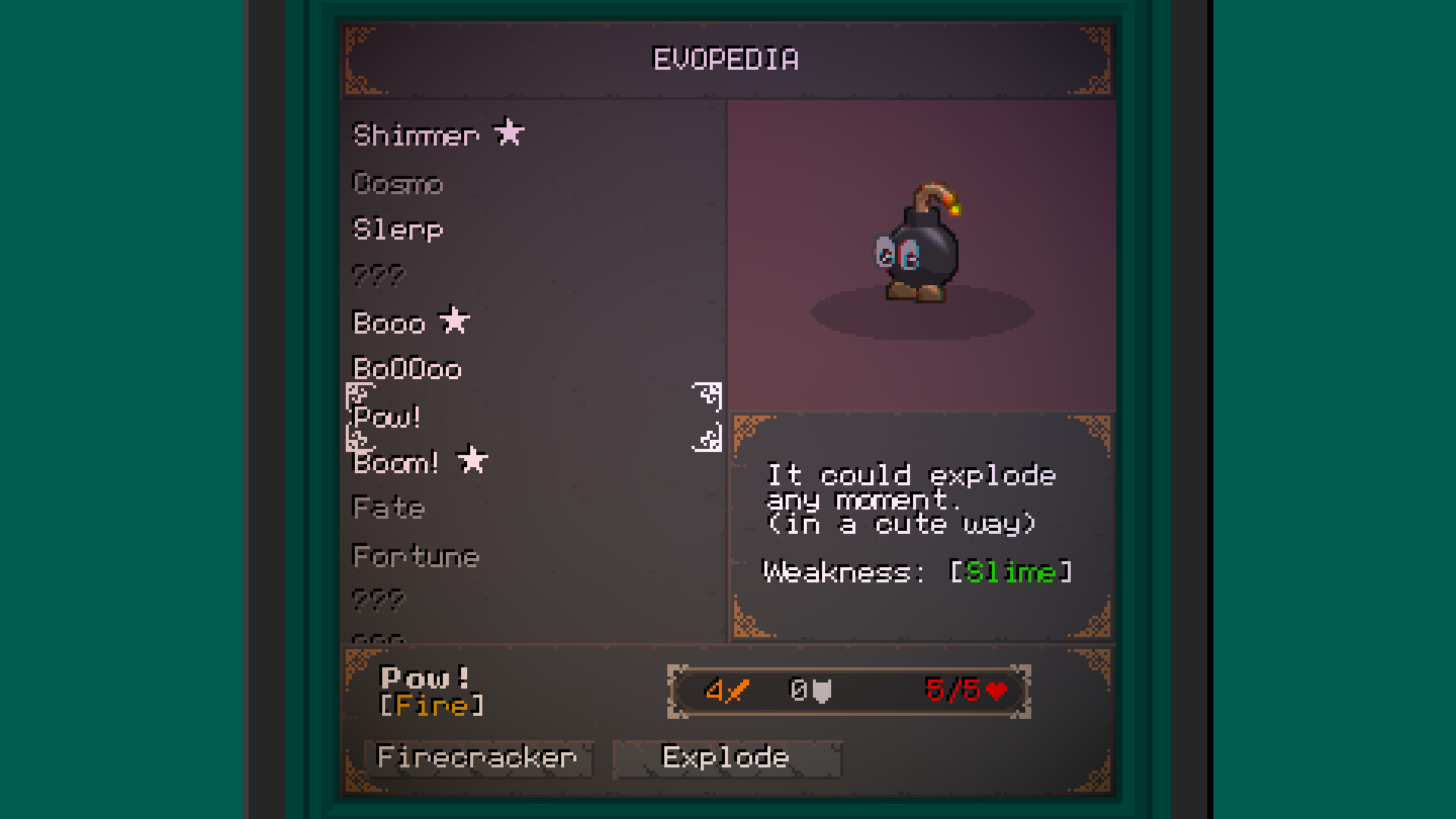This screenshot has width=1456, height=819.
Task: Select the Cosmo entry
Action: tap(397, 184)
